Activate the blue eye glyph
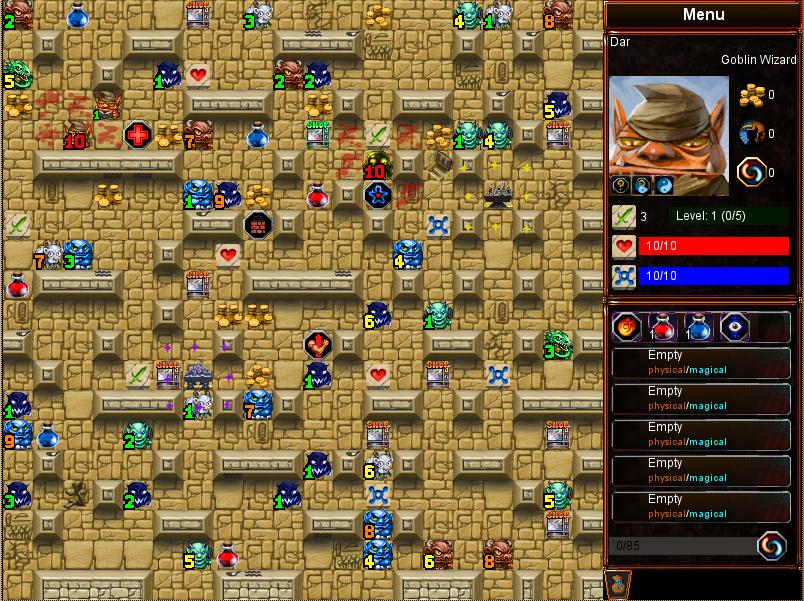The width and height of the screenshot is (804, 601). tap(733, 327)
